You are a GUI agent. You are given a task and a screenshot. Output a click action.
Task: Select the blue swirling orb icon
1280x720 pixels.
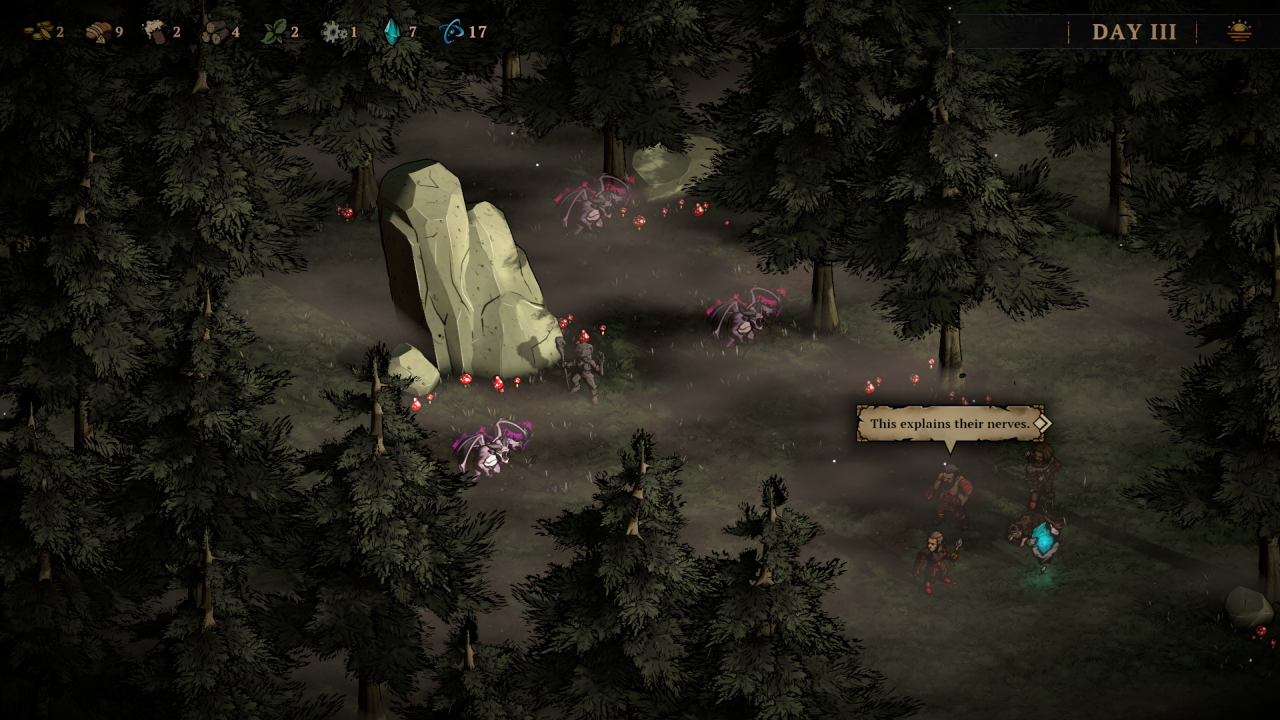click(451, 32)
